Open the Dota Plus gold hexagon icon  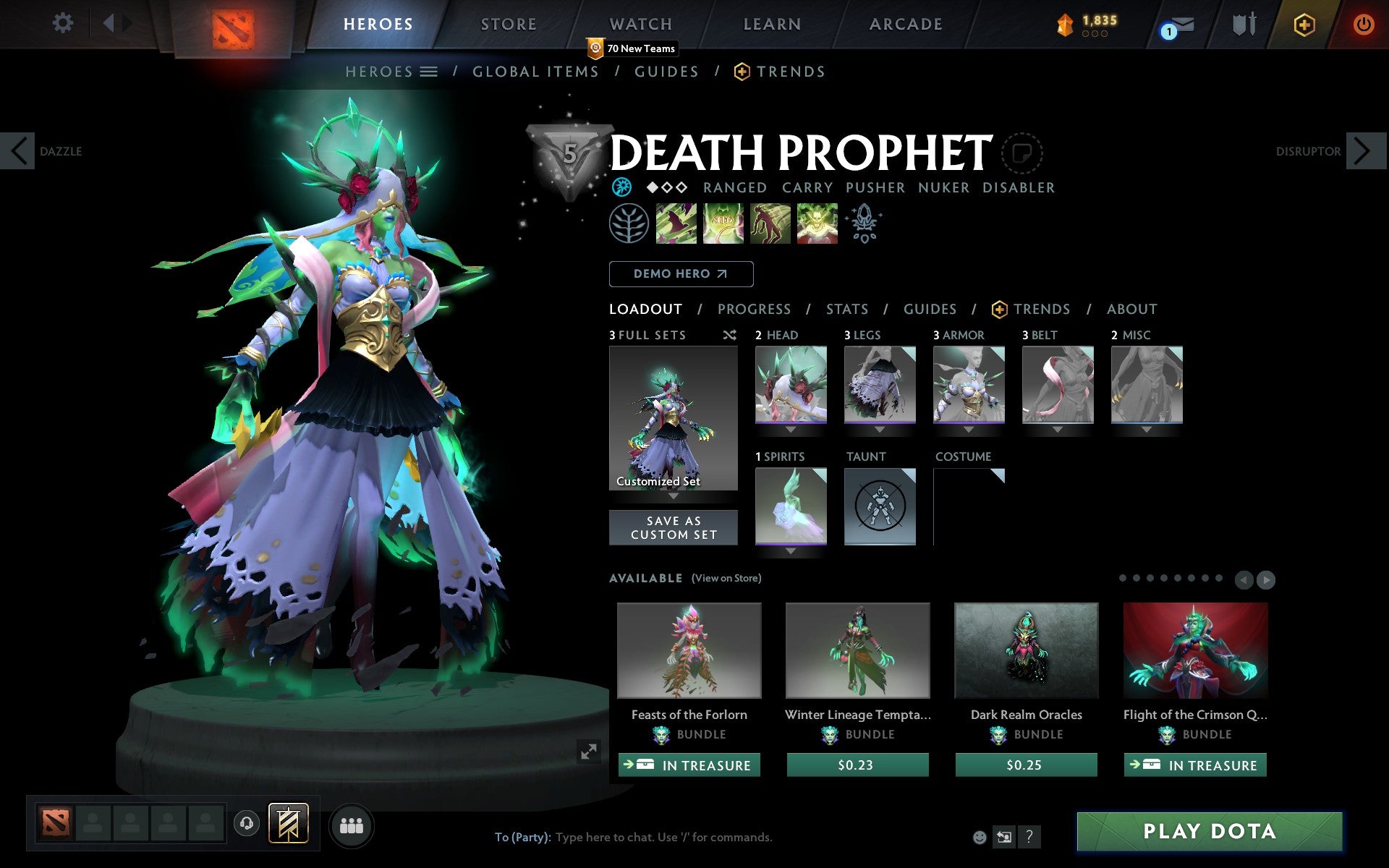click(x=1304, y=23)
